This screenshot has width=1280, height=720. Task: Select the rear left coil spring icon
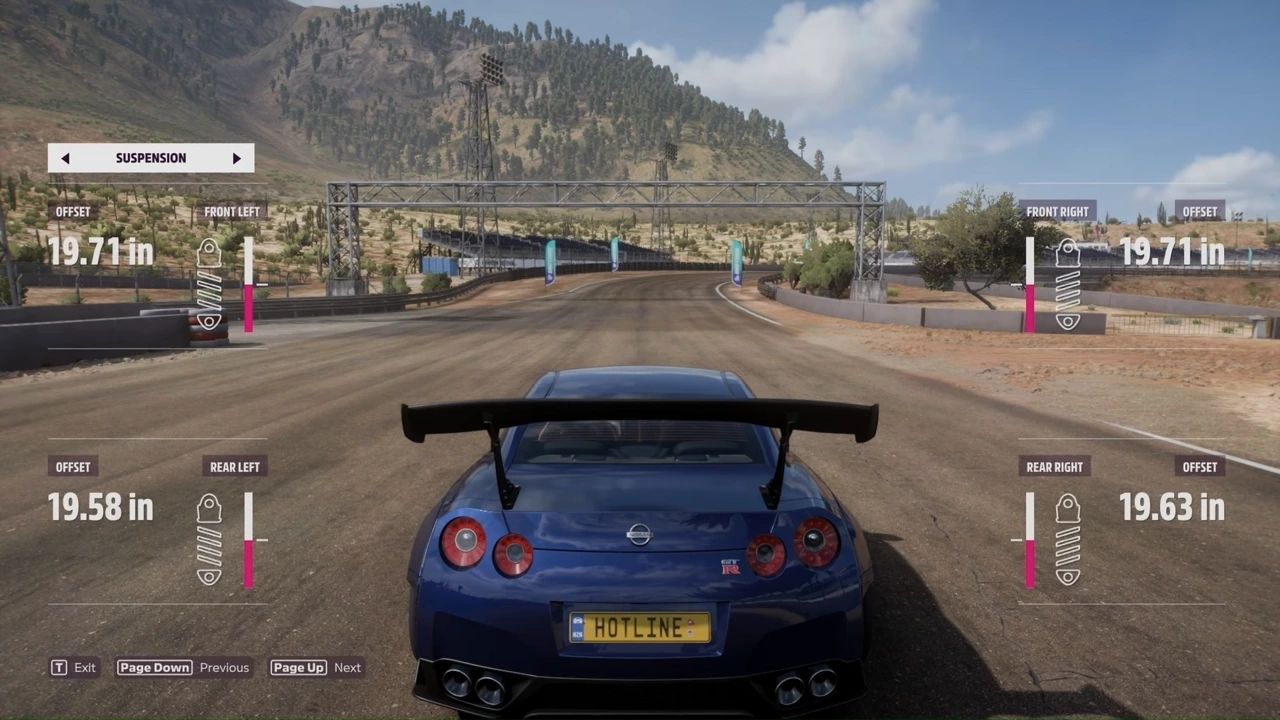[x=208, y=545]
